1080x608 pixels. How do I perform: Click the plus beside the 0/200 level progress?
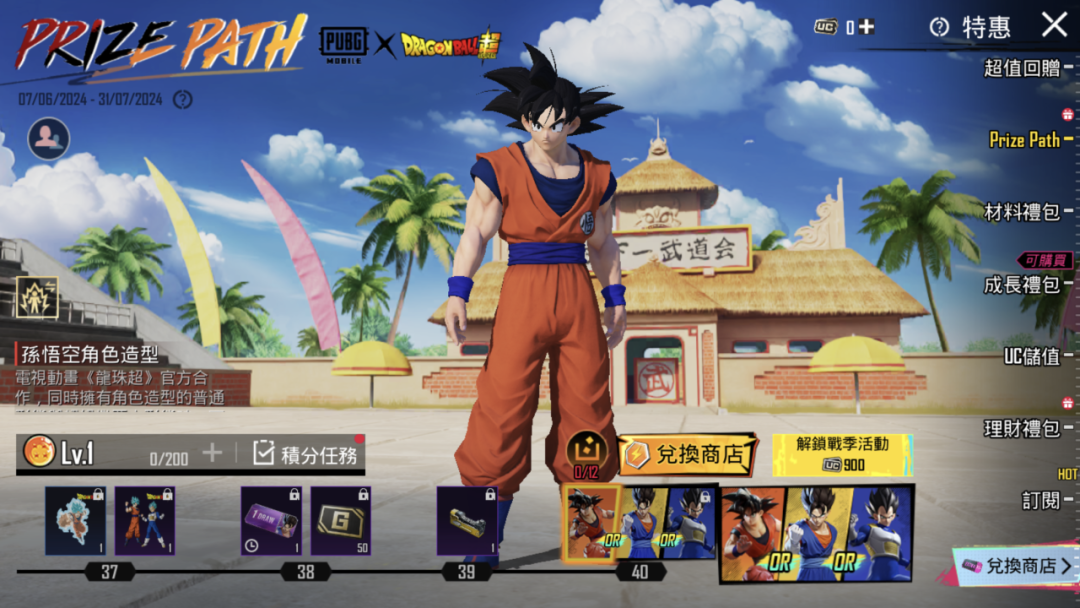(212, 453)
